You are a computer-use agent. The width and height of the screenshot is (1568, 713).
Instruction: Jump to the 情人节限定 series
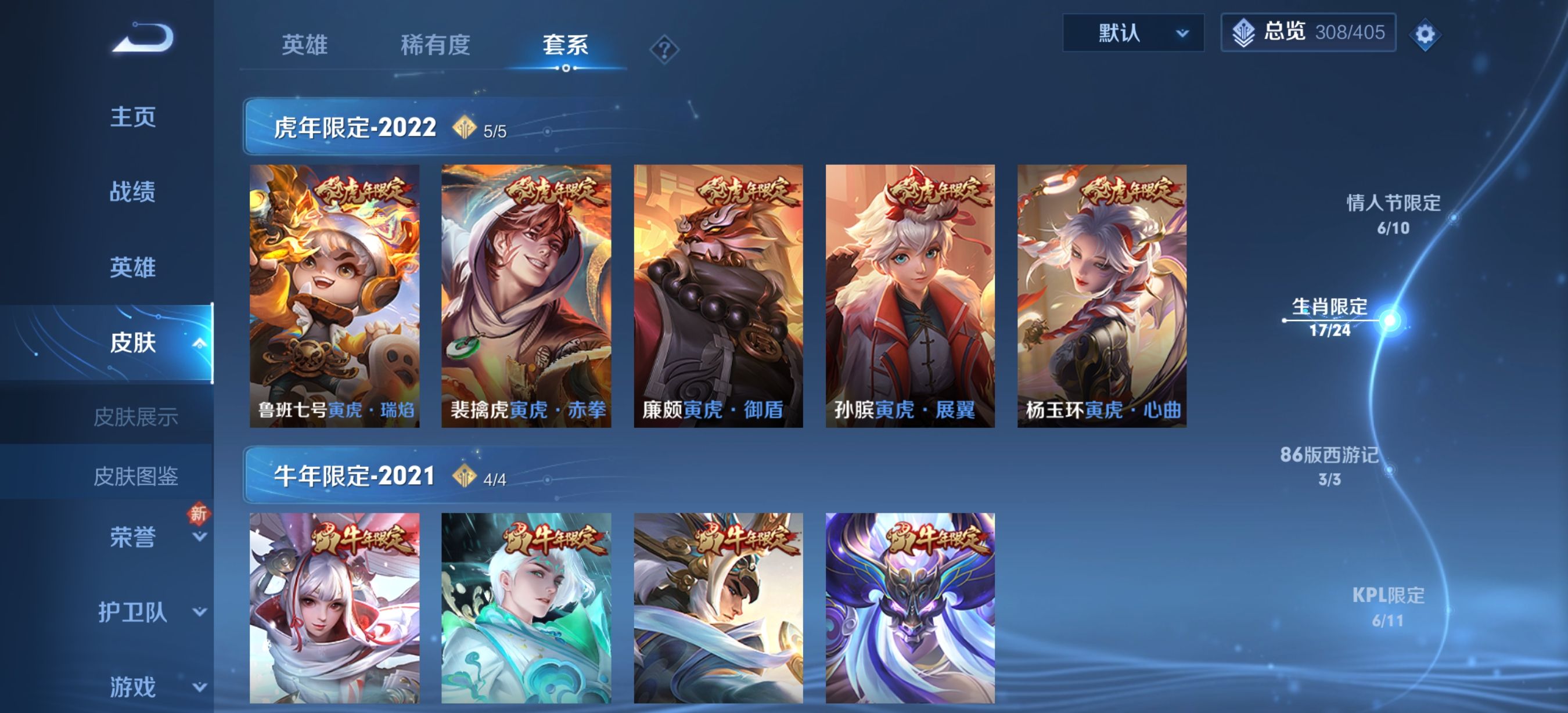point(1393,214)
